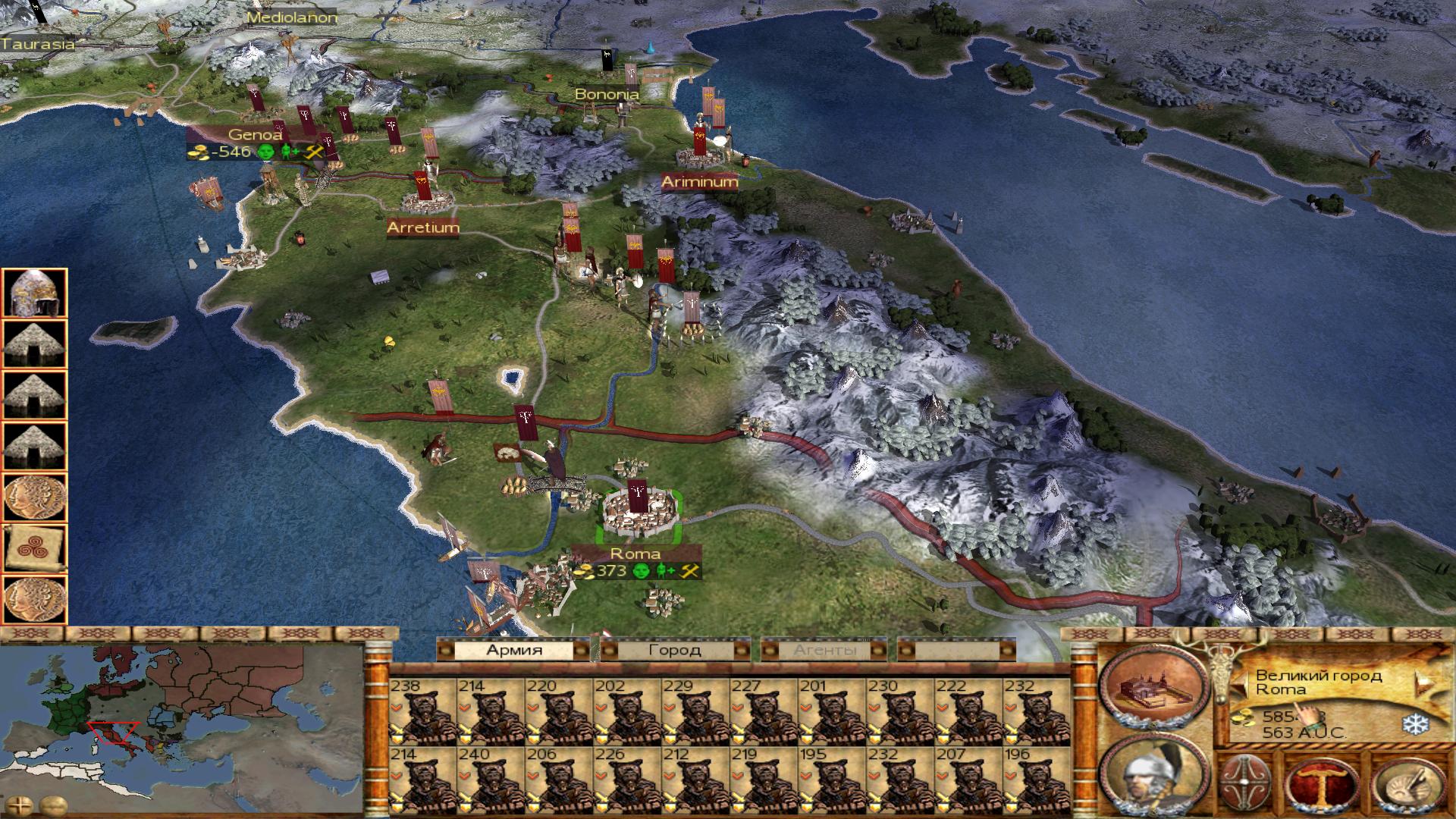Select the Агенты tab
The width and height of the screenshot is (1456, 819).
click(824, 650)
